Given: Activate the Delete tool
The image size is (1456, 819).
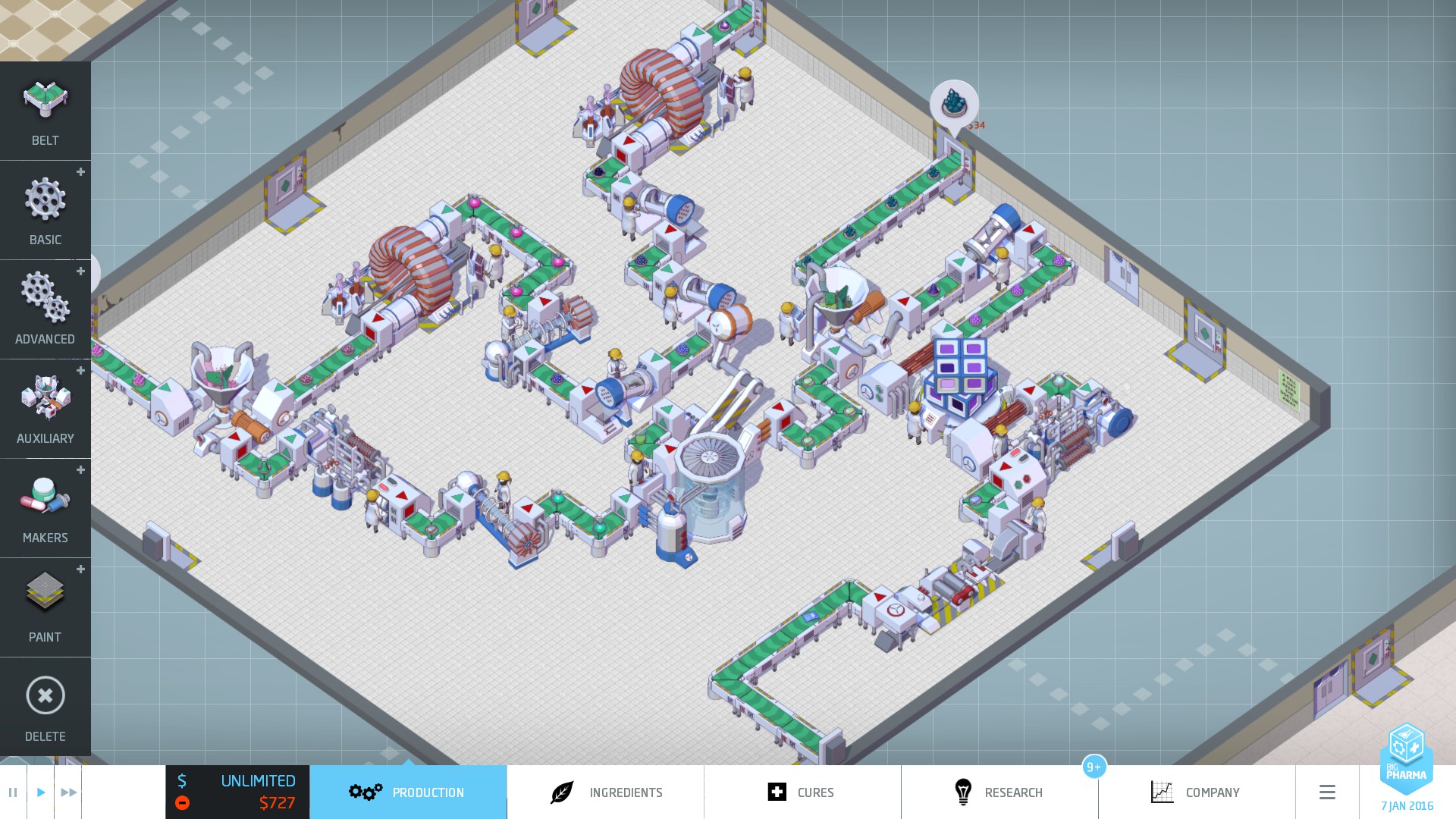Looking at the screenshot, I should pos(45,707).
